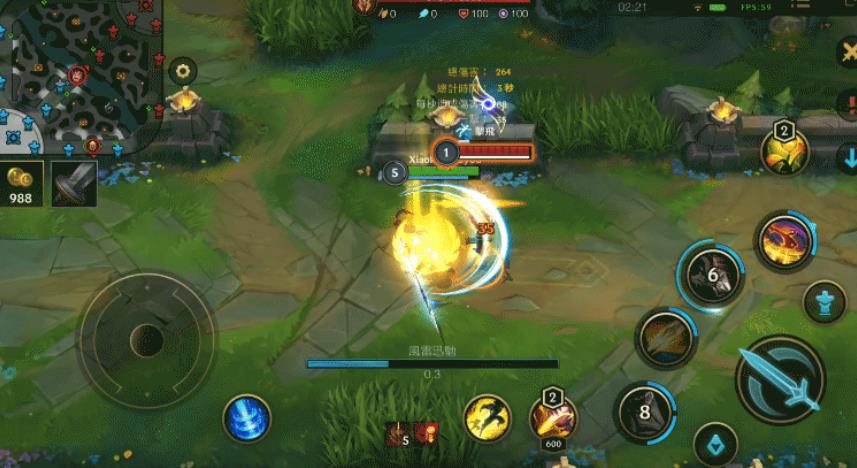
Task: Use the fiery ultimate ability
Action: coord(784,241)
